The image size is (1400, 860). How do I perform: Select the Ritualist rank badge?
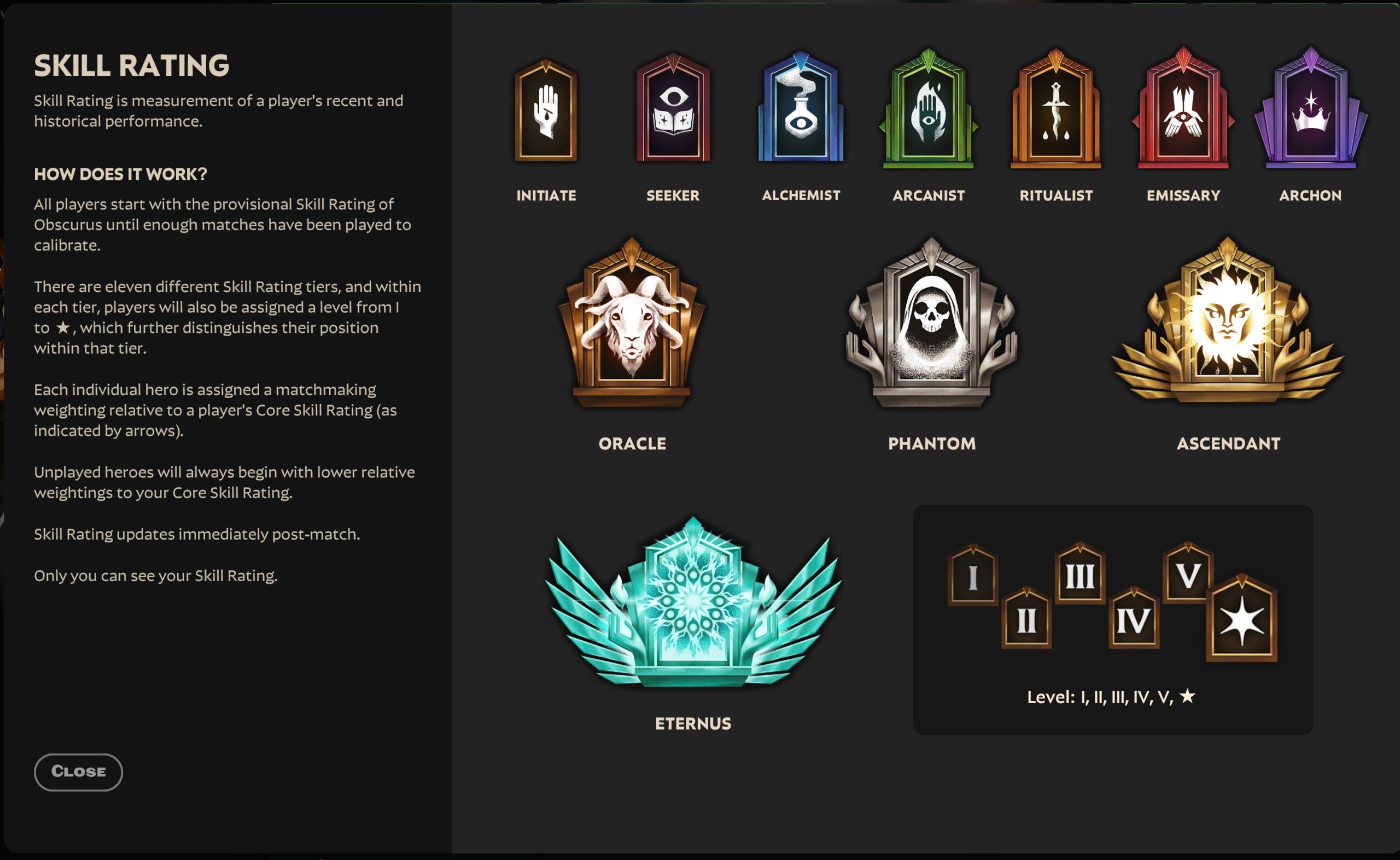pyautogui.click(x=1055, y=113)
